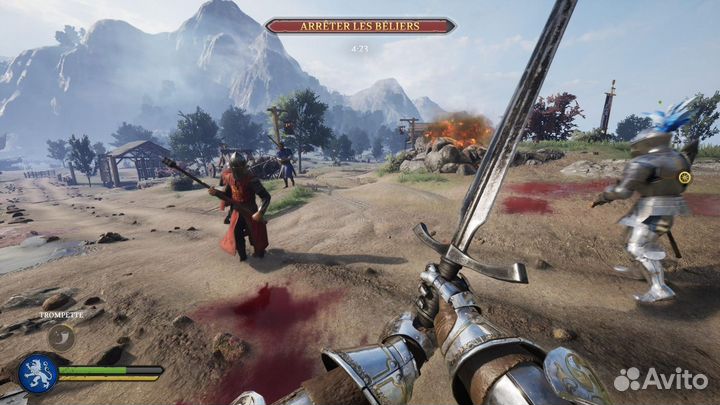Activate the Trompette ability icon
Viewport: 720px width, 405px height.
coord(62,337)
